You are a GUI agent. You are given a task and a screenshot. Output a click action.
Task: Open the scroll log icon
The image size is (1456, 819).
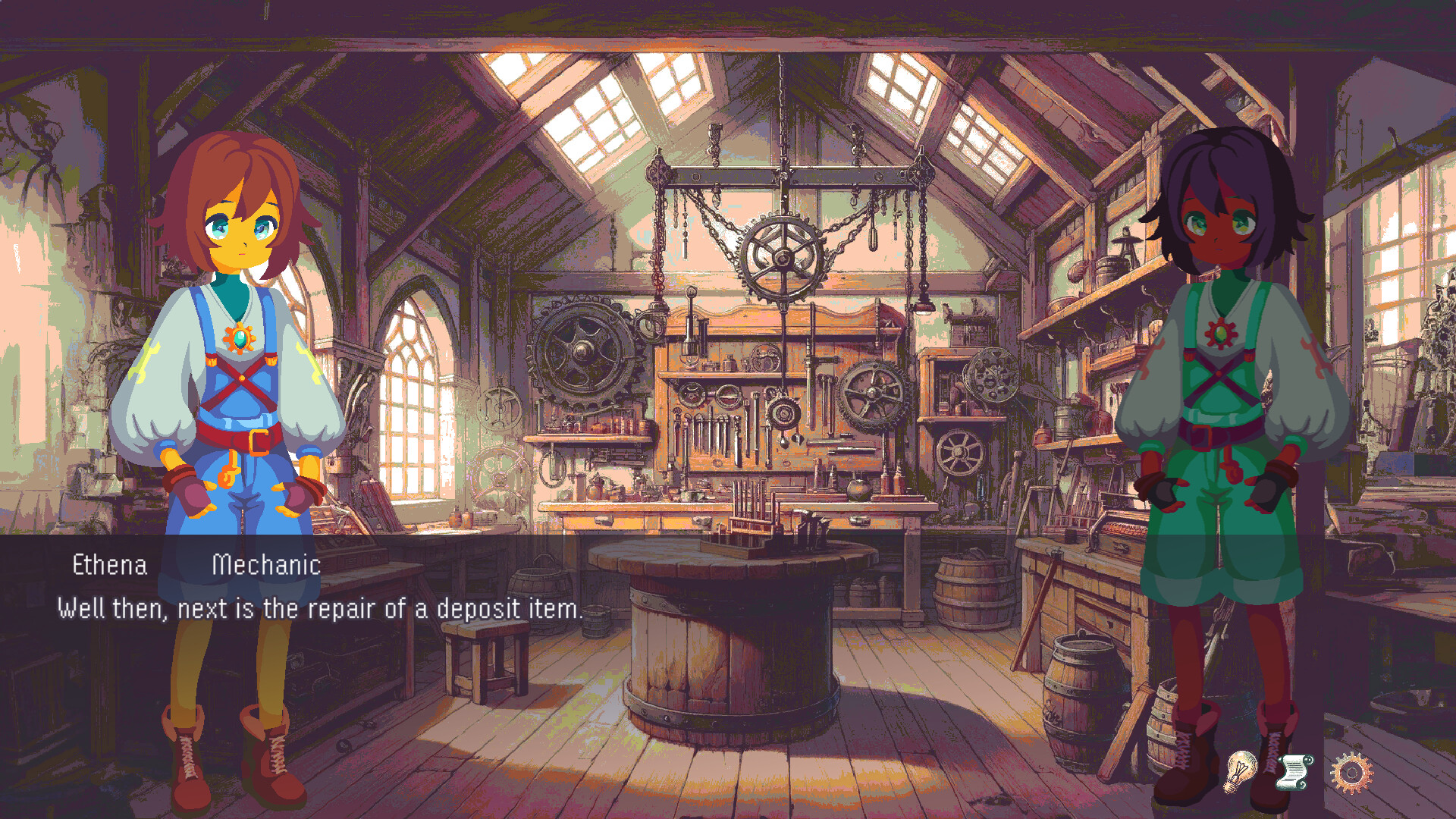tap(1294, 773)
